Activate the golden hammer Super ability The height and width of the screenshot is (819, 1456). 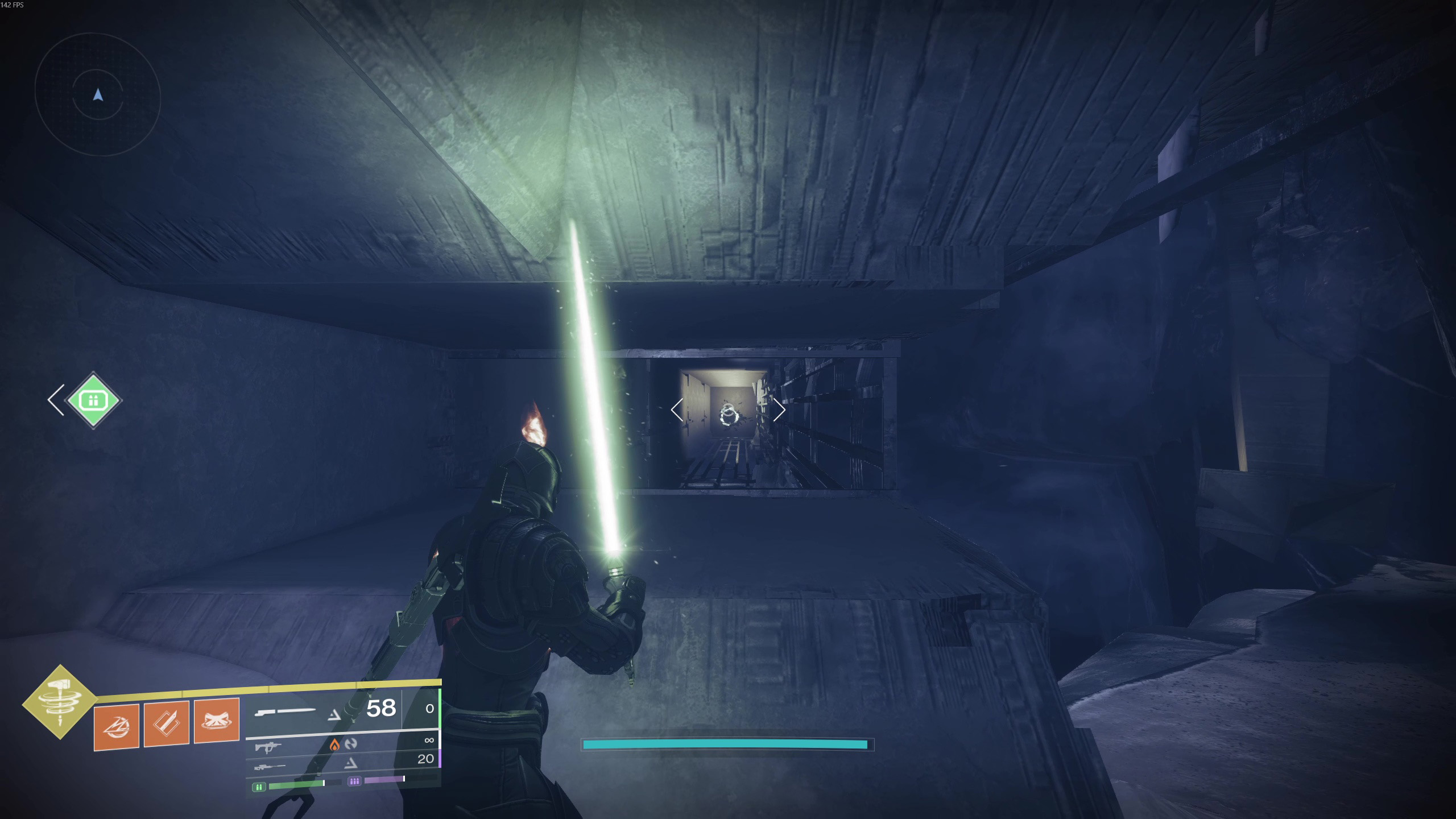[x=60, y=702]
